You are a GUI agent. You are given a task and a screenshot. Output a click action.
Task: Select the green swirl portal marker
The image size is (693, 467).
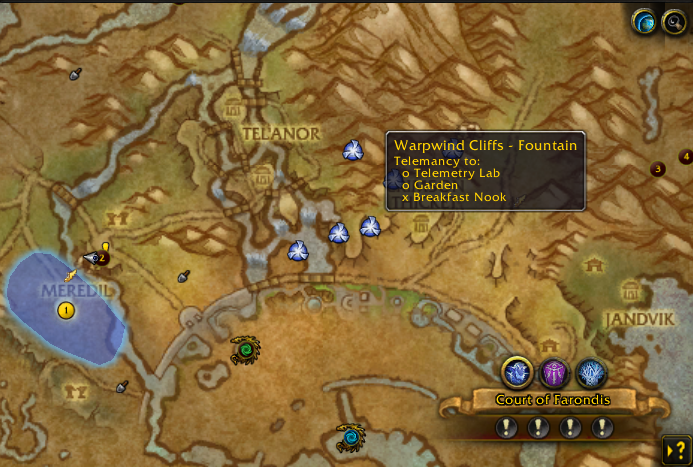tap(245, 350)
